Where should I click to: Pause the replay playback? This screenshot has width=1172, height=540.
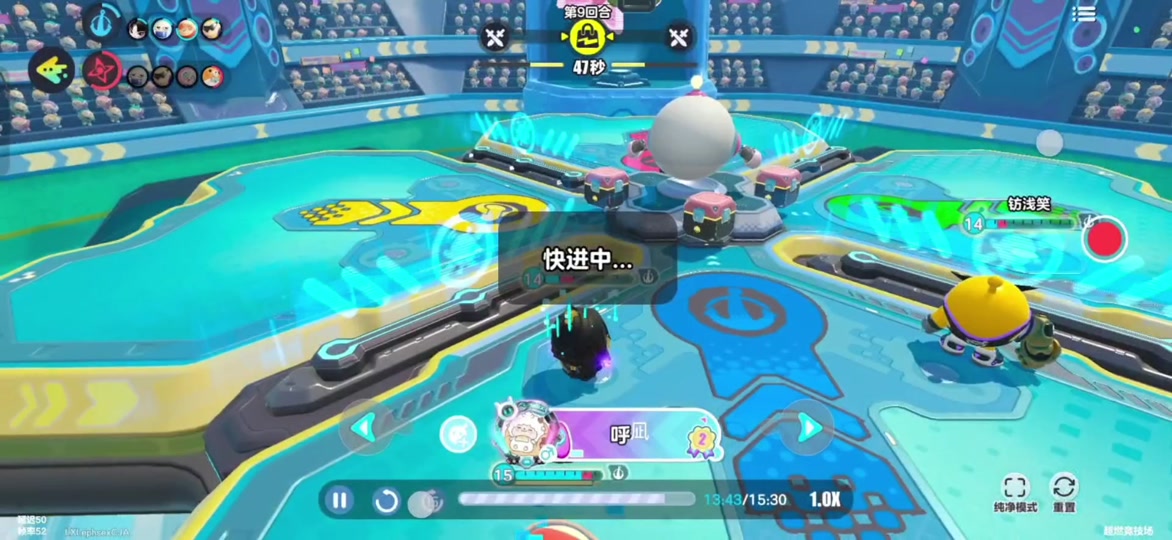click(340, 500)
